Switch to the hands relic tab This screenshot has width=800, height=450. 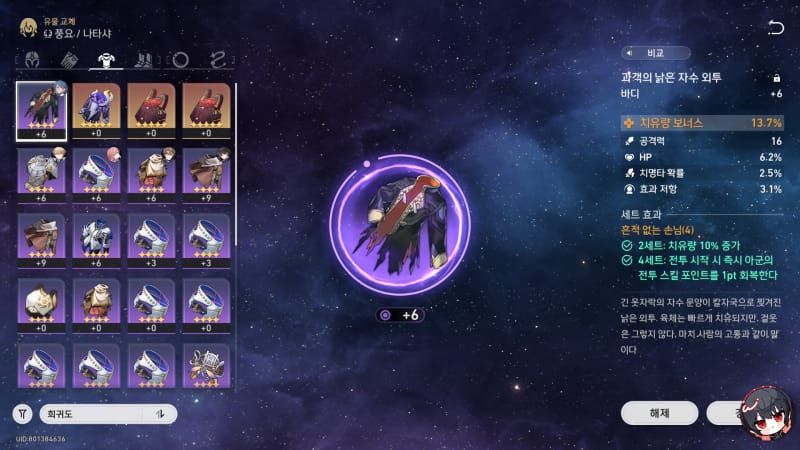65,60
